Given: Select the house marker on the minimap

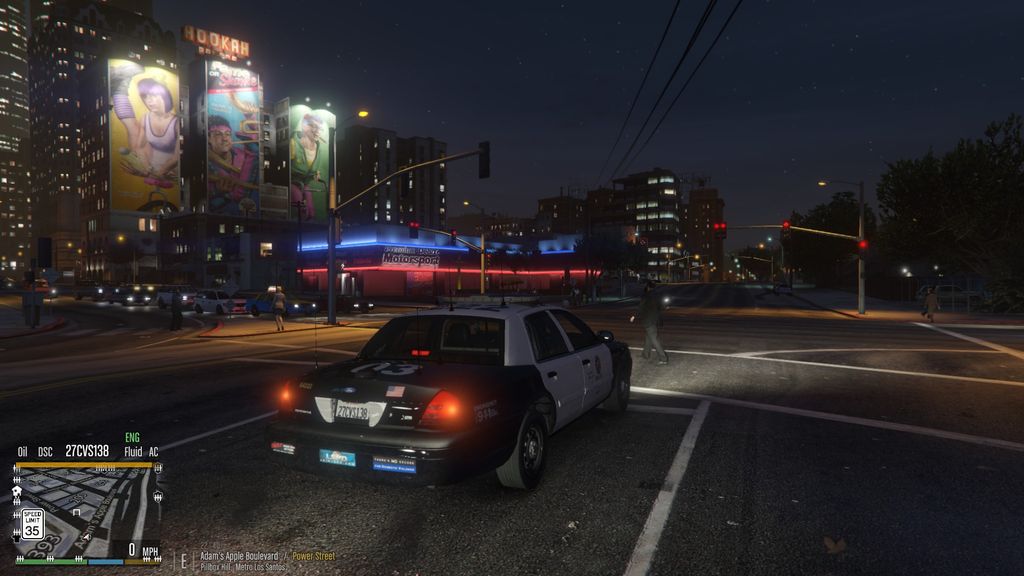Looking at the screenshot, I should (17, 491).
